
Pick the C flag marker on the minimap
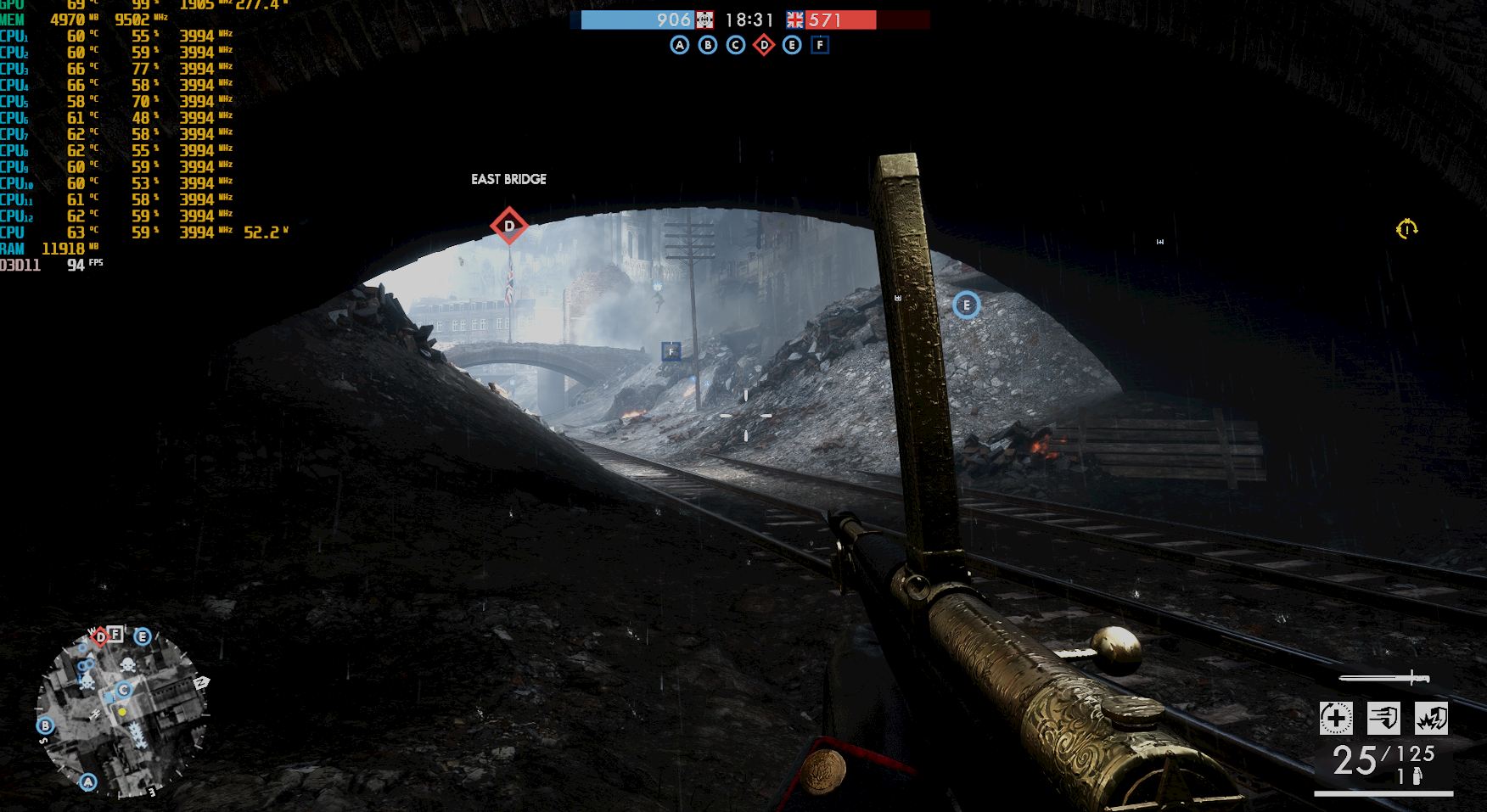(124, 690)
